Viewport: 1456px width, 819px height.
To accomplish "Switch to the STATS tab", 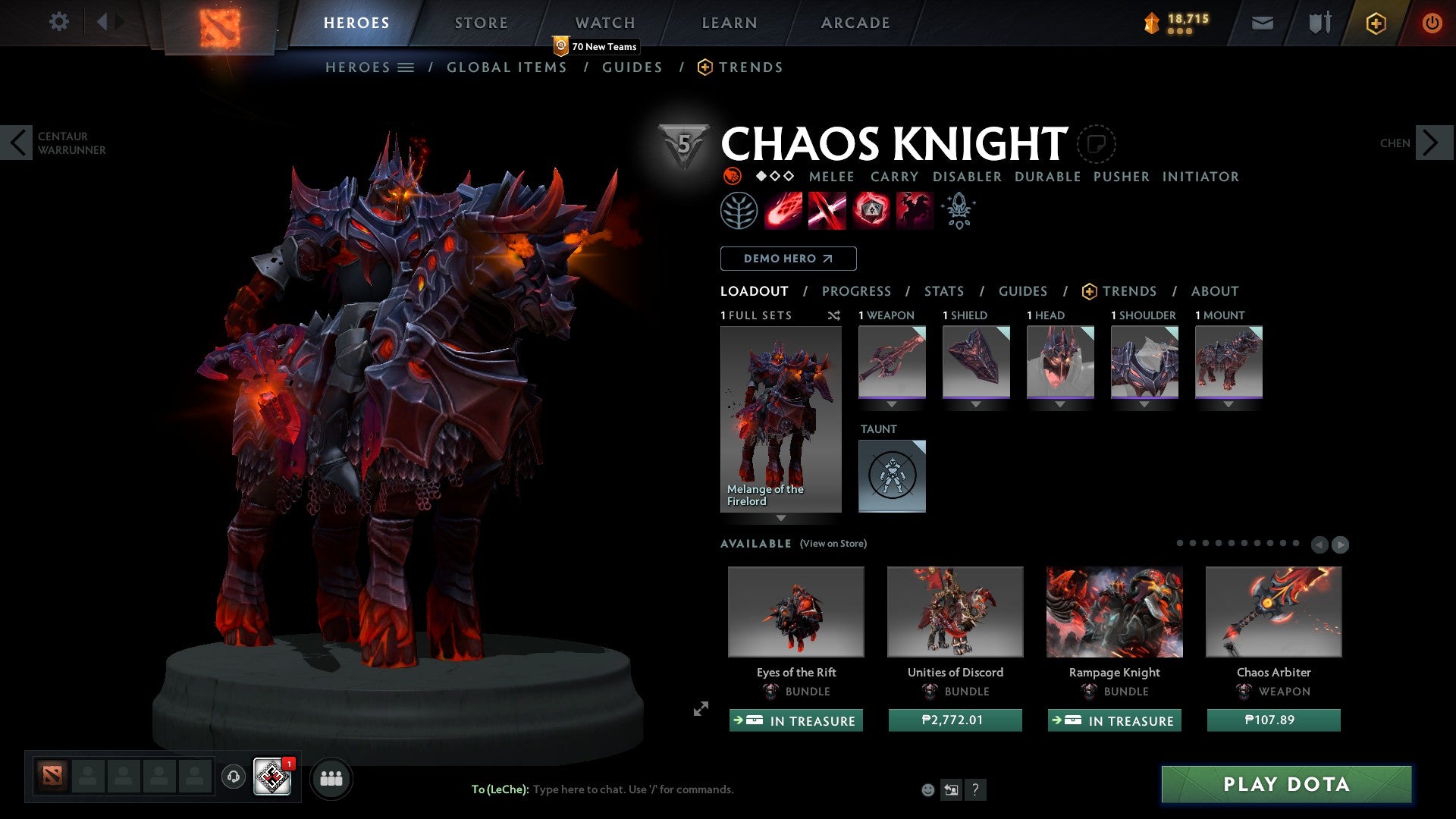I will [x=943, y=290].
